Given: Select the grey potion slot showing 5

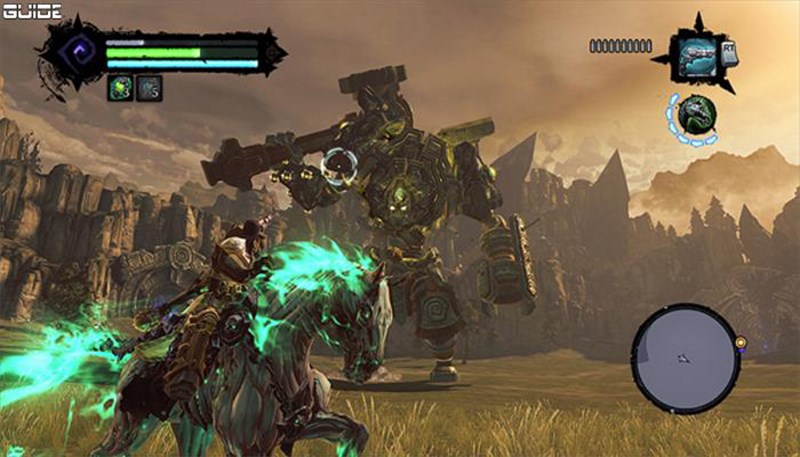Looking at the screenshot, I should click(149, 88).
